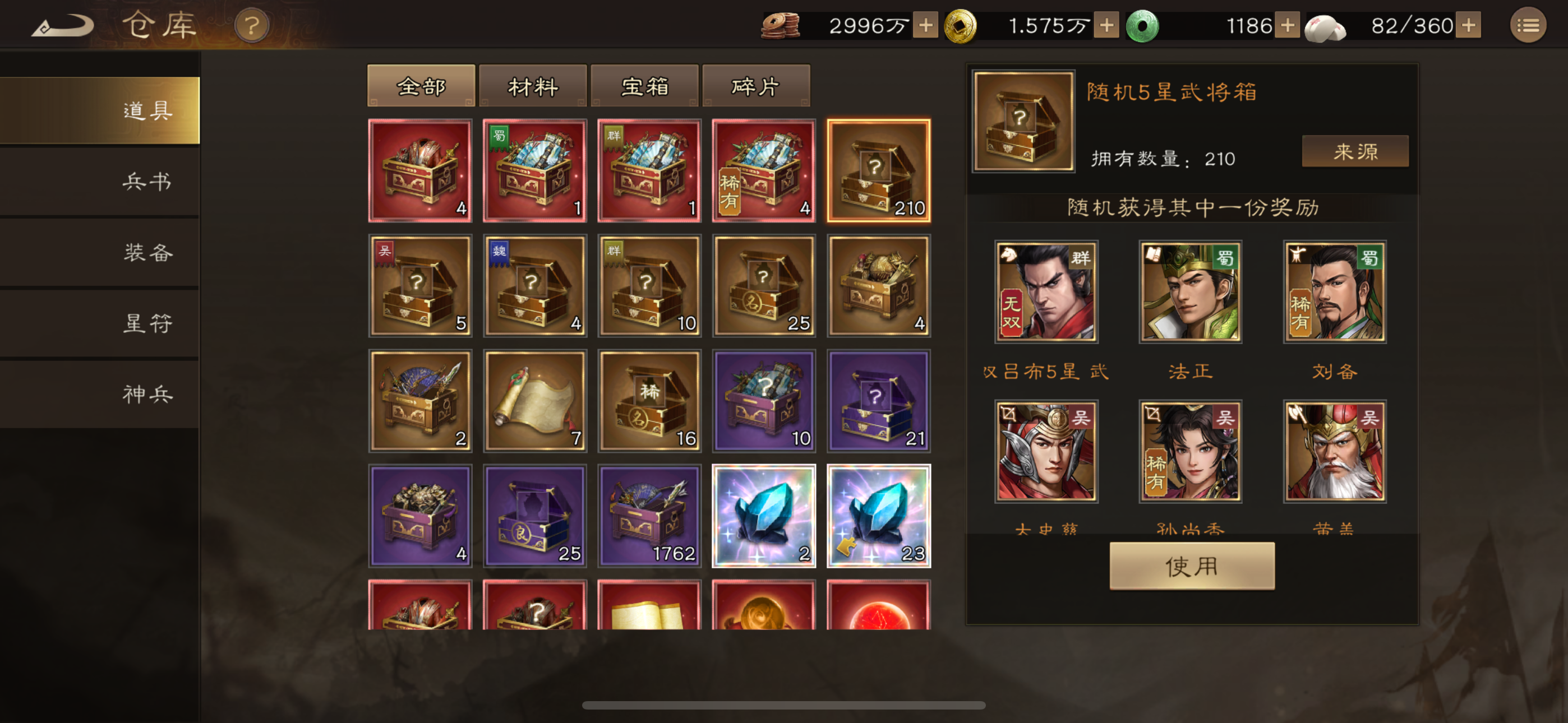This screenshot has width=1568, height=723.
Task: Select Lü Bu's portrait in reward list
Action: pyautogui.click(x=1046, y=292)
